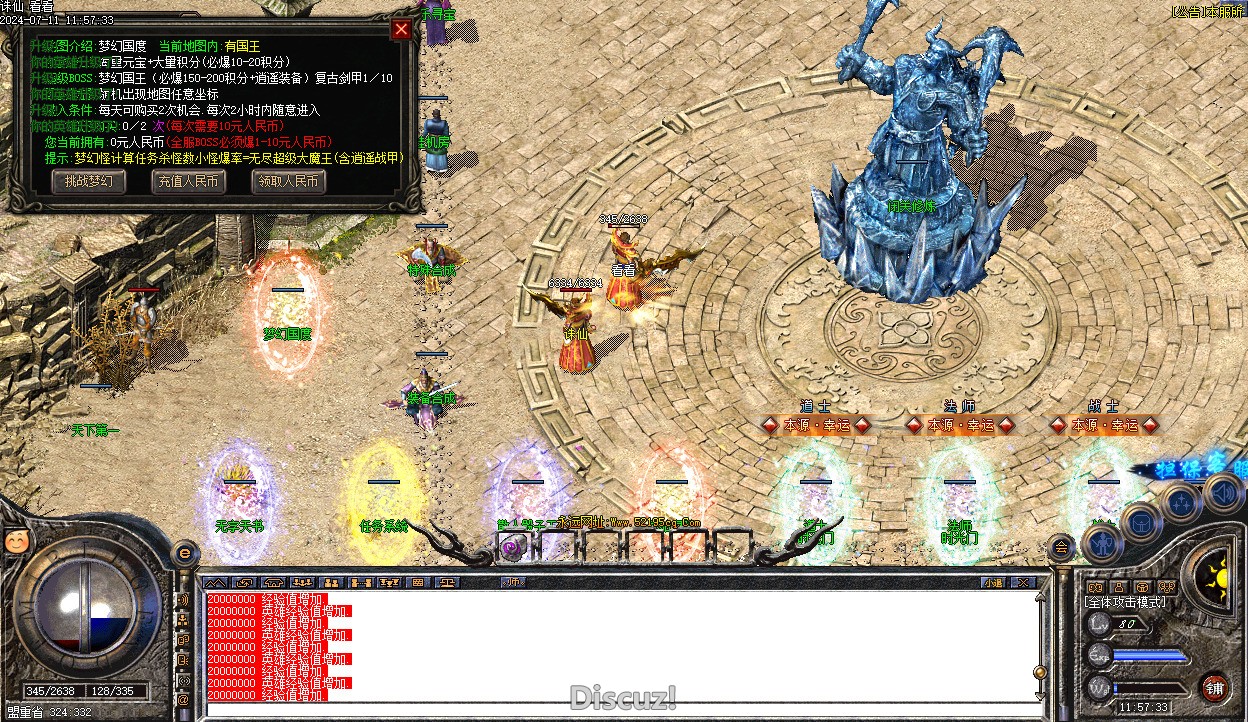This screenshot has height=722, width=1248.
Task: Click the smiley face icon
Action: pos(14,540)
